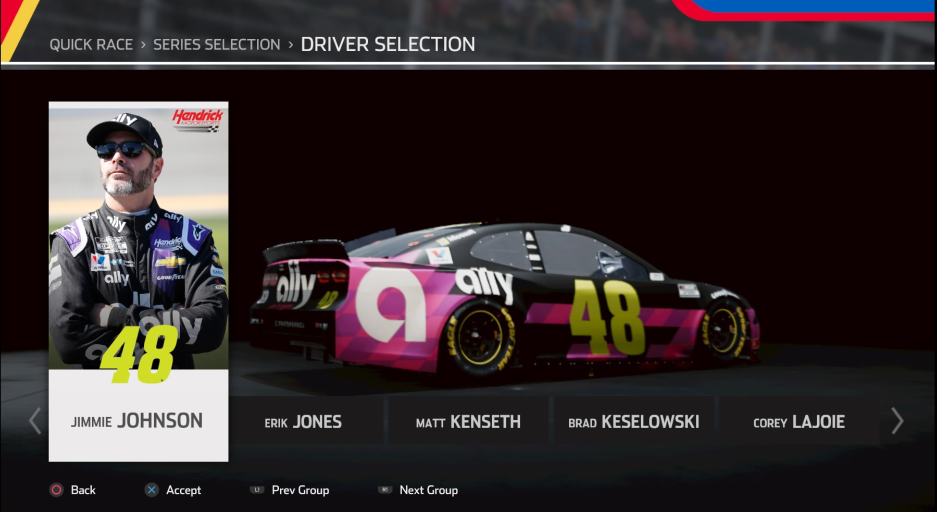
Task: Switch to the Next Group
Action: click(x=418, y=490)
